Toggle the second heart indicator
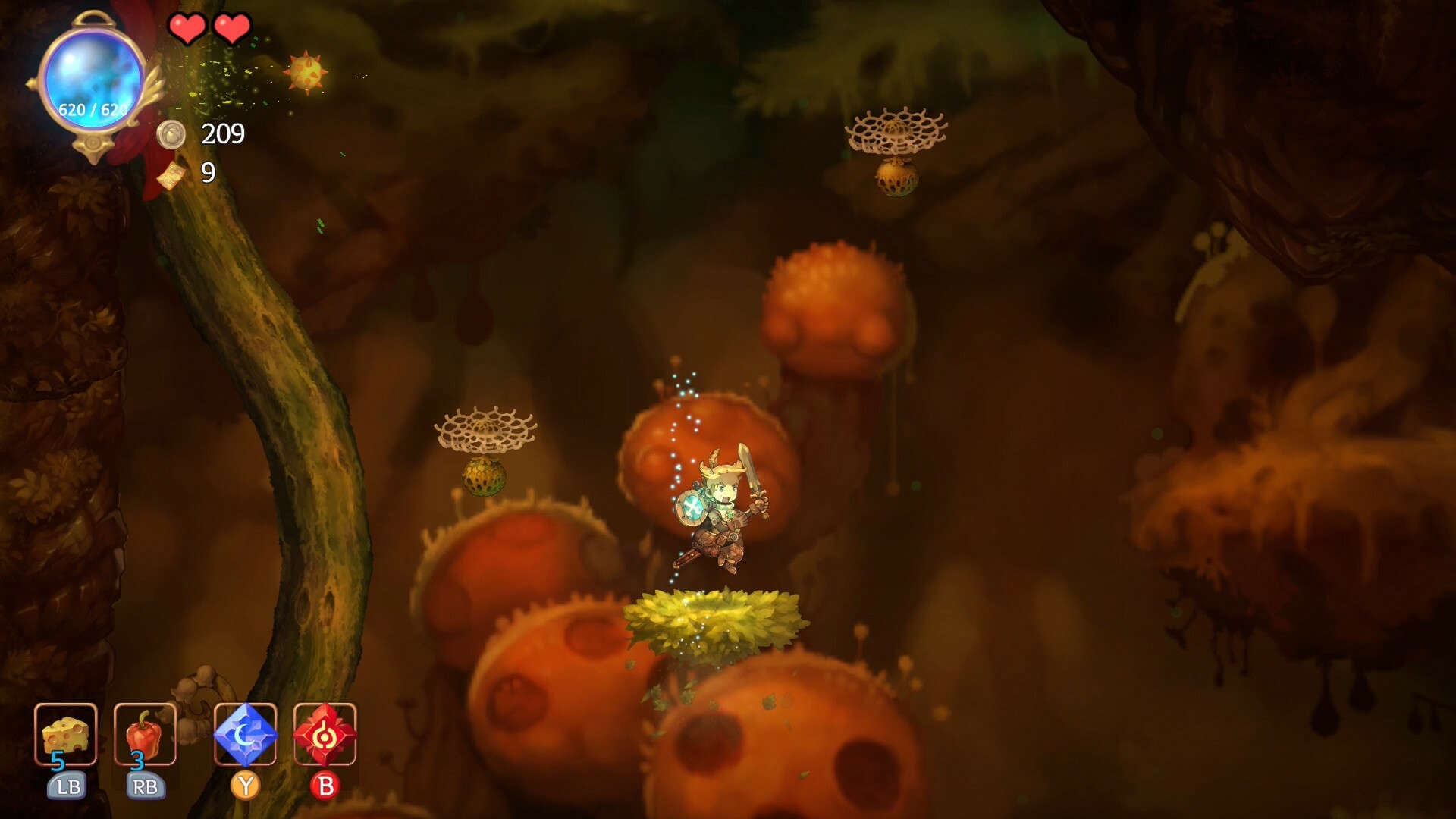 click(234, 27)
